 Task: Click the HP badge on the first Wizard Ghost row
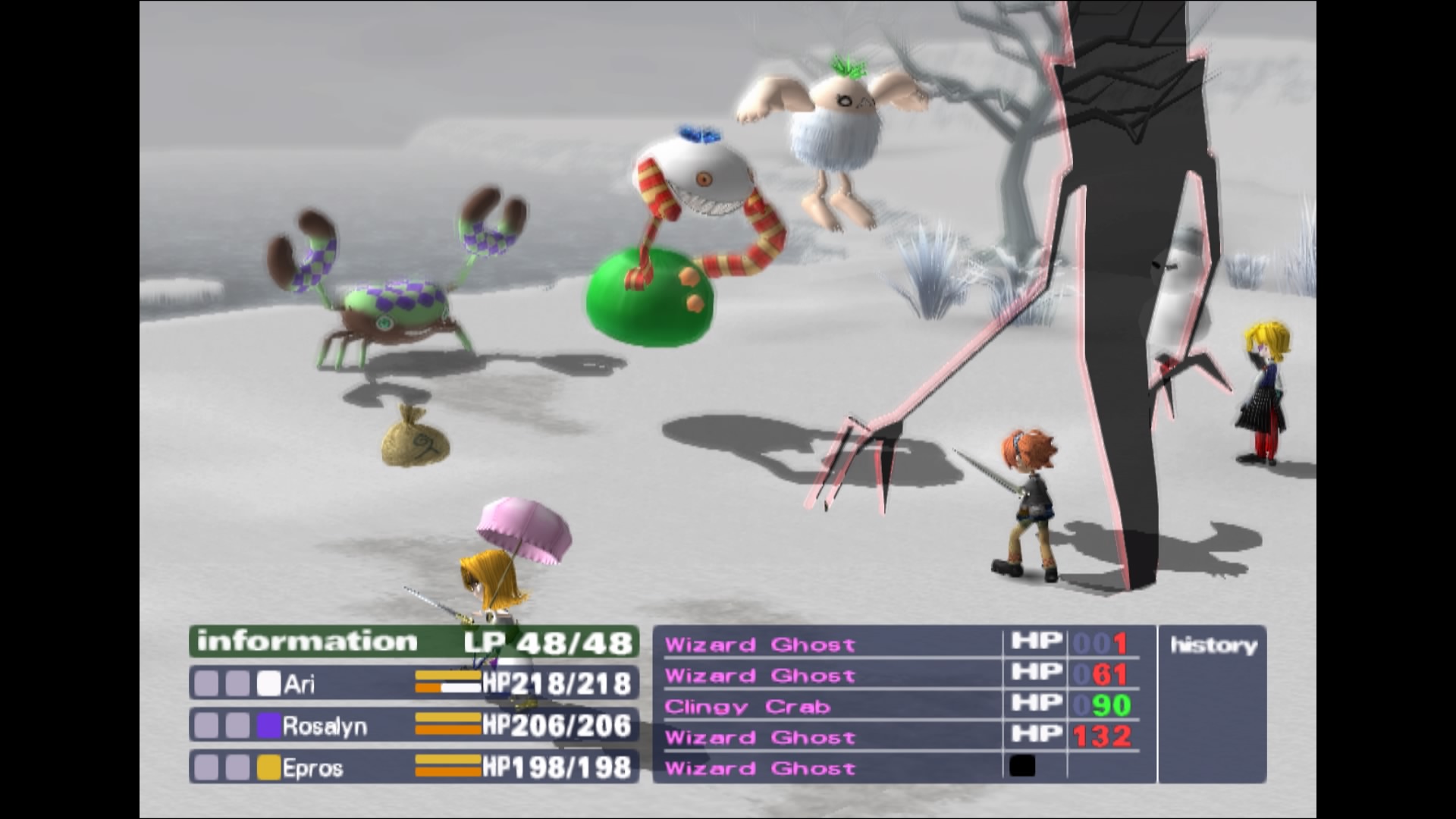tap(1036, 641)
